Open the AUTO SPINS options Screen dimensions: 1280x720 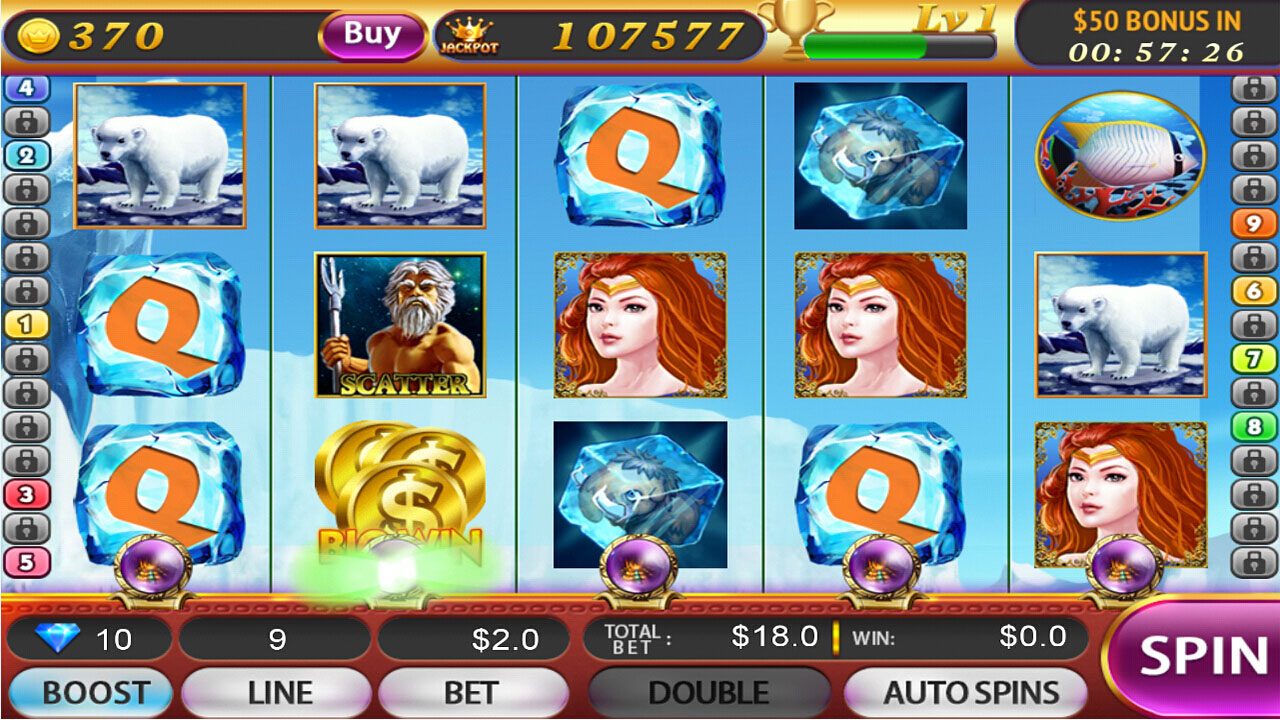click(x=968, y=691)
